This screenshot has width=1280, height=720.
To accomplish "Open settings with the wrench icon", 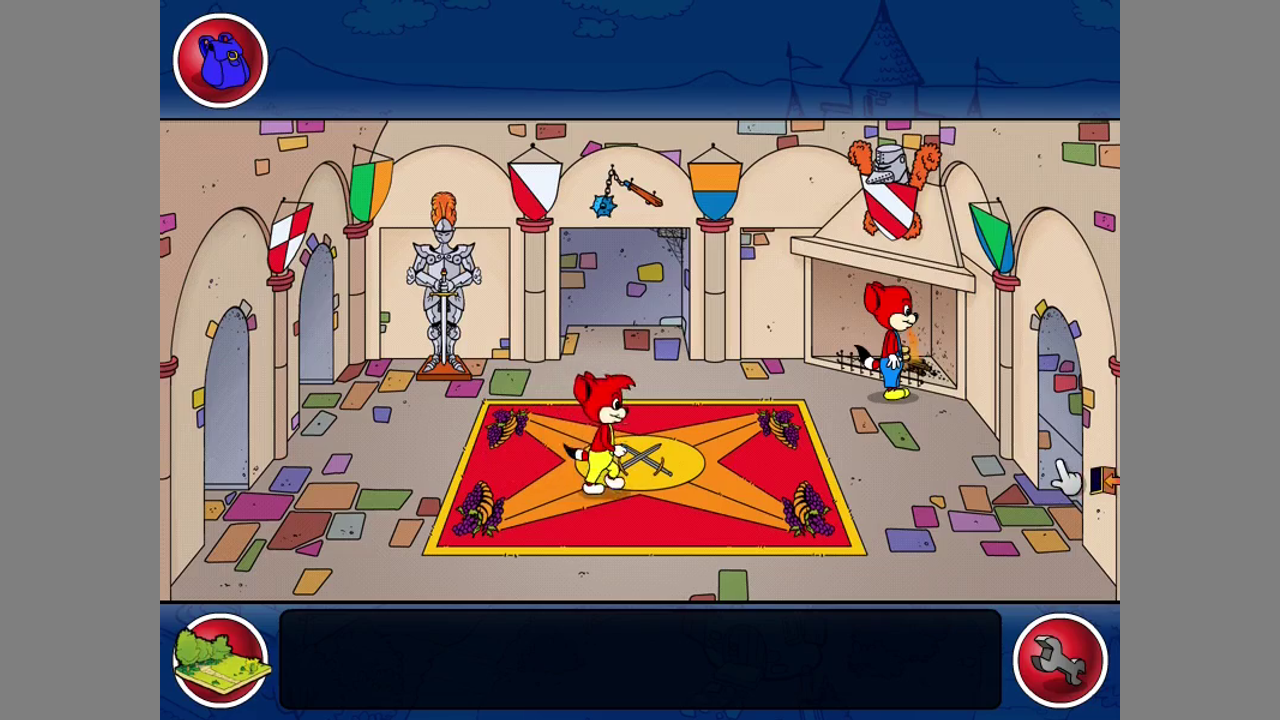I will (x=1060, y=660).
